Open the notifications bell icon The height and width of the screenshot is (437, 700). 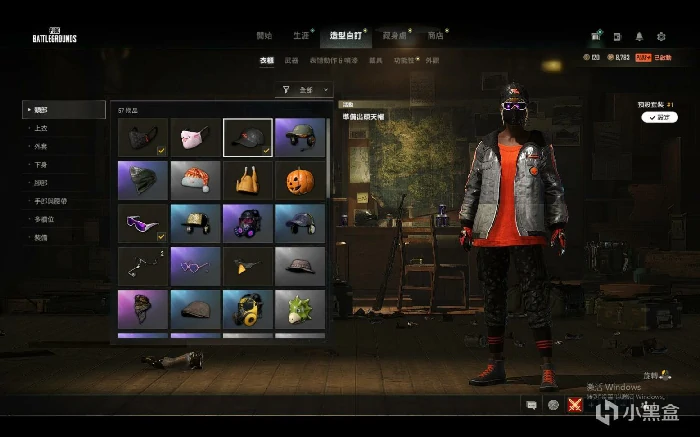tap(637, 35)
